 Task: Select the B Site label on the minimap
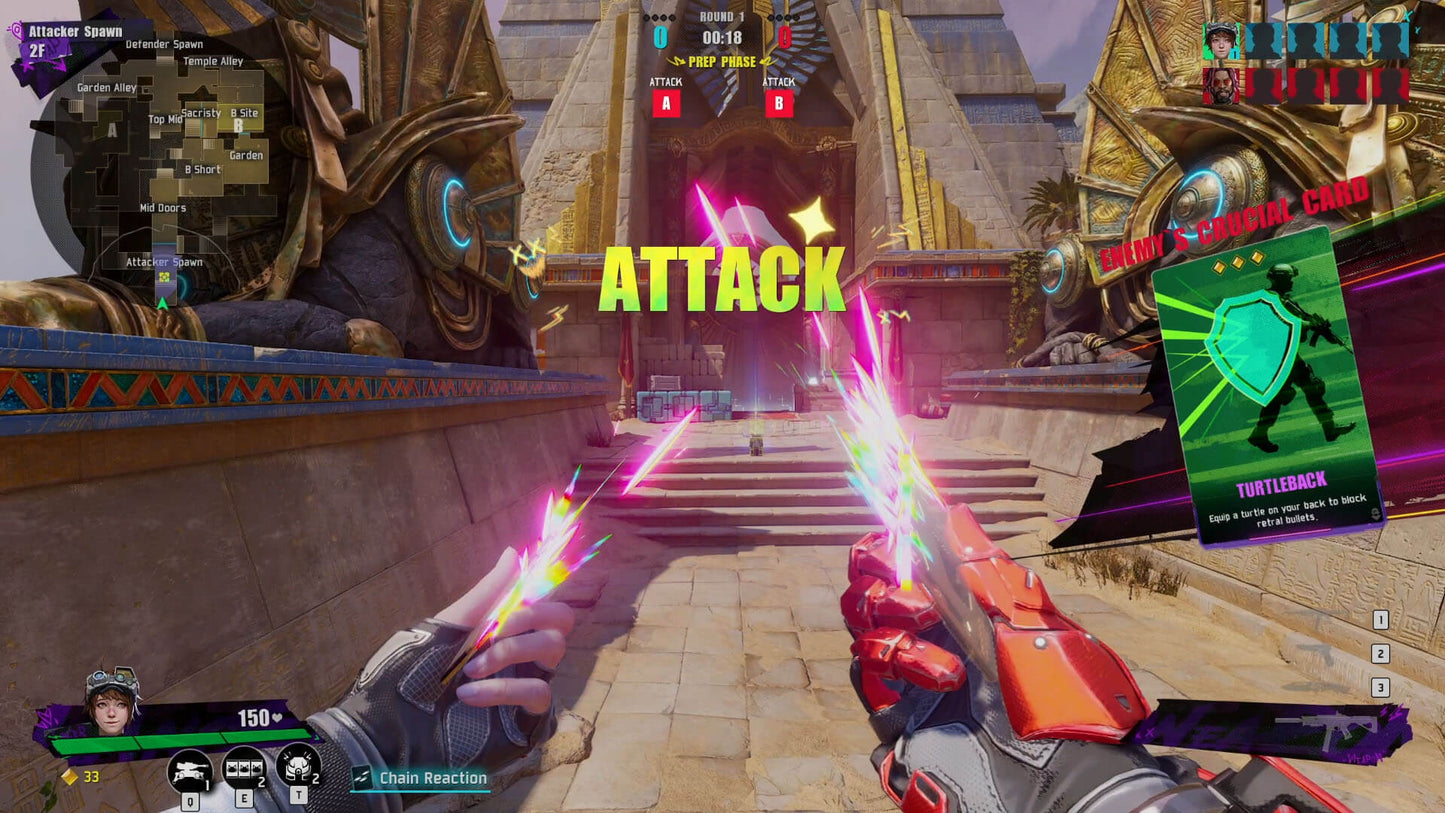pos(244,113)
